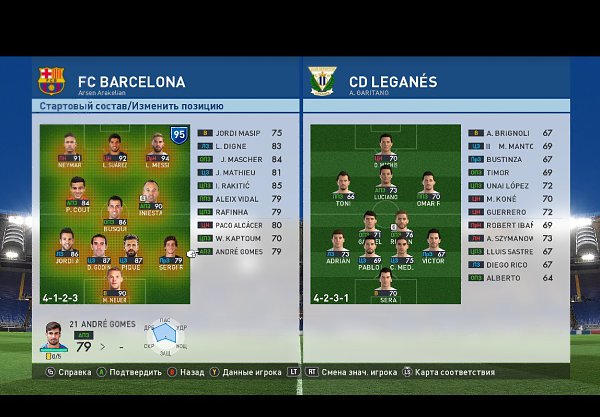Choose L. Digne in the substitutes list
Viewport: 600px width, 417px height.
(240, 145)
